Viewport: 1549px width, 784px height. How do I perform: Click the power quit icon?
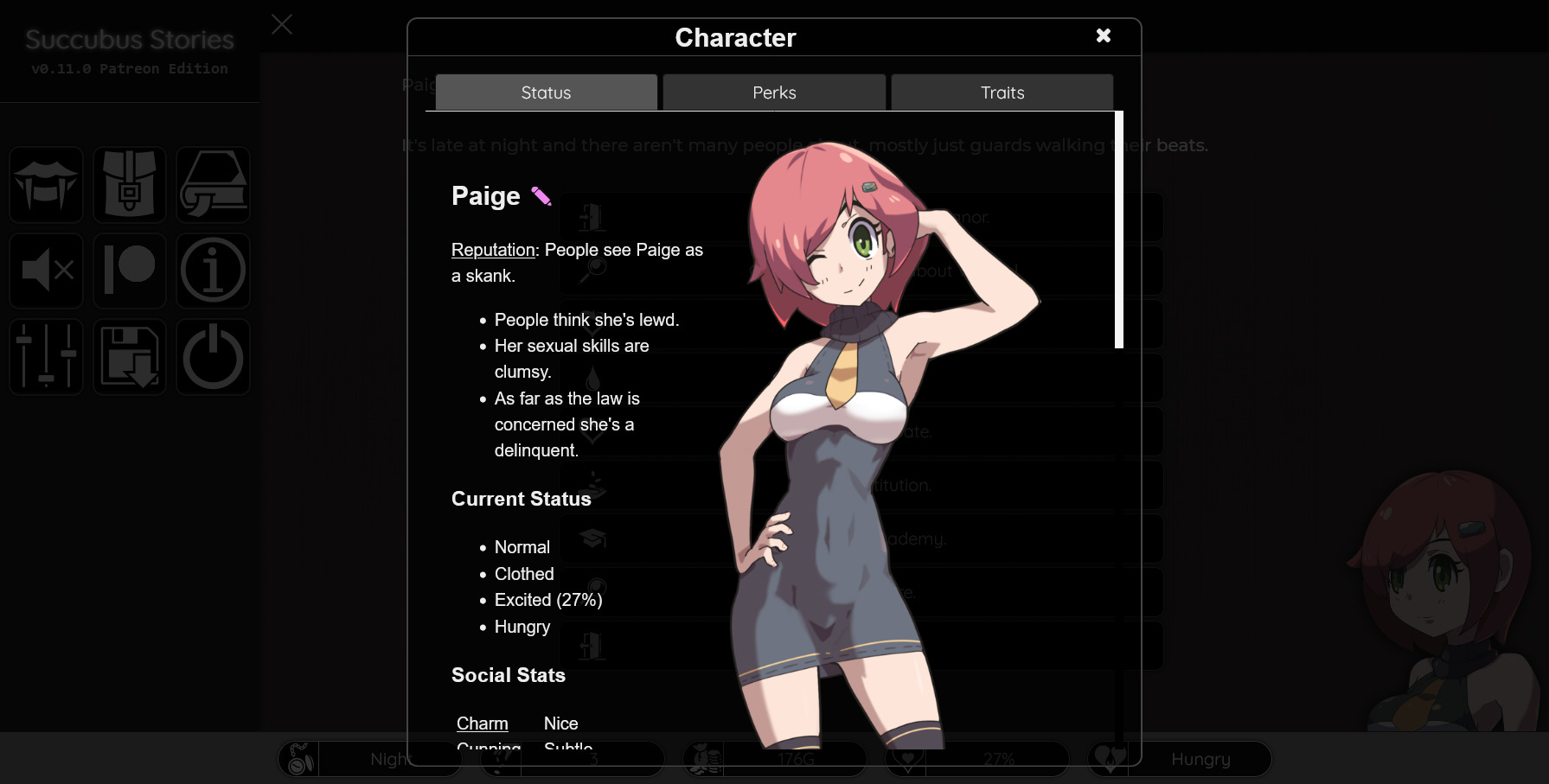[x=213, y=357]
